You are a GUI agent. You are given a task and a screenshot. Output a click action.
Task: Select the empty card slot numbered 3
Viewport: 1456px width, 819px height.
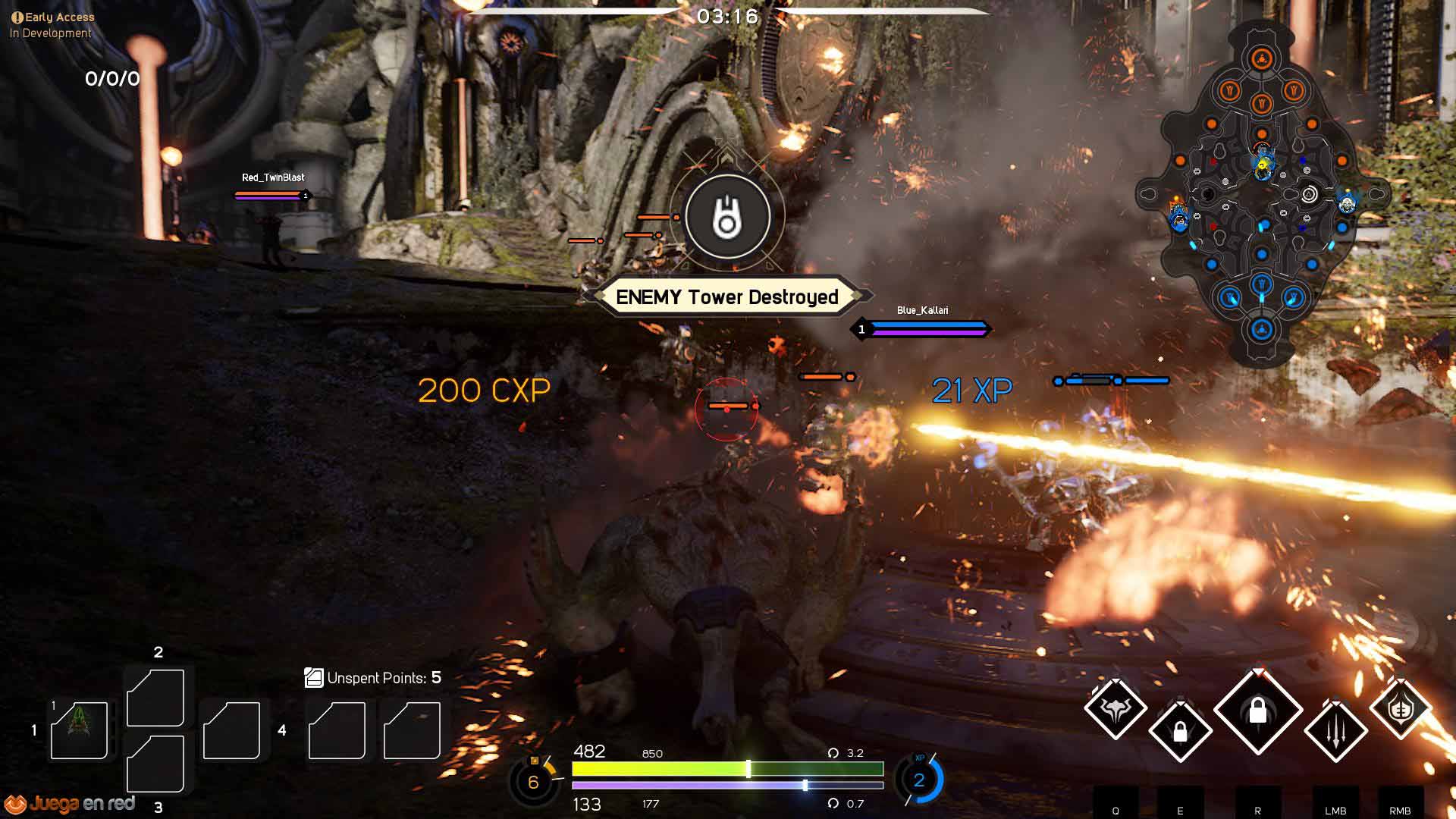[x=155, y=763]
